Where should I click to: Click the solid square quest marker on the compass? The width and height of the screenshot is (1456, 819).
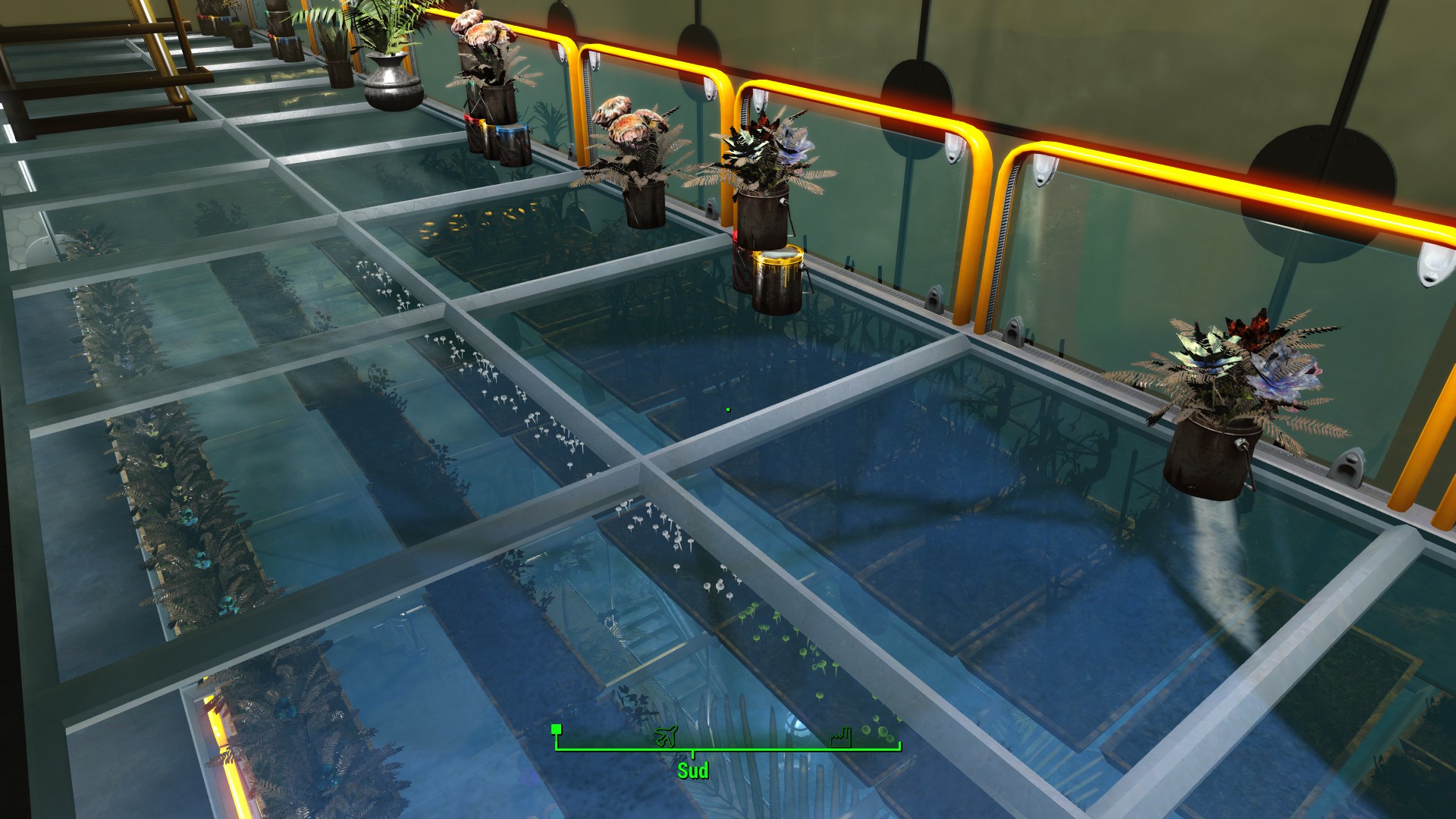coord(557,730)
